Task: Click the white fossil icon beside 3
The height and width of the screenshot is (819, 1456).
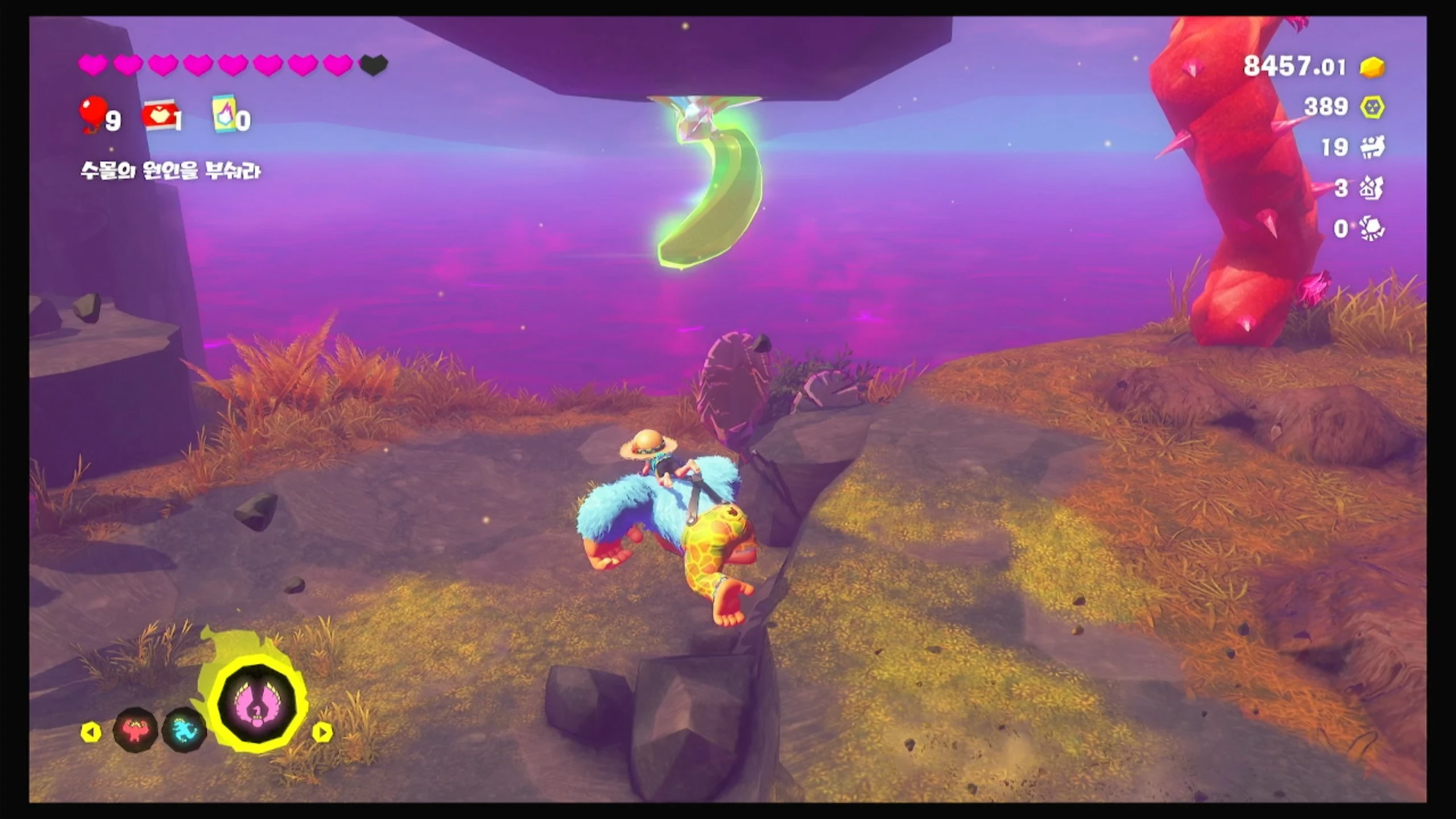Action: pos(1371,188)
